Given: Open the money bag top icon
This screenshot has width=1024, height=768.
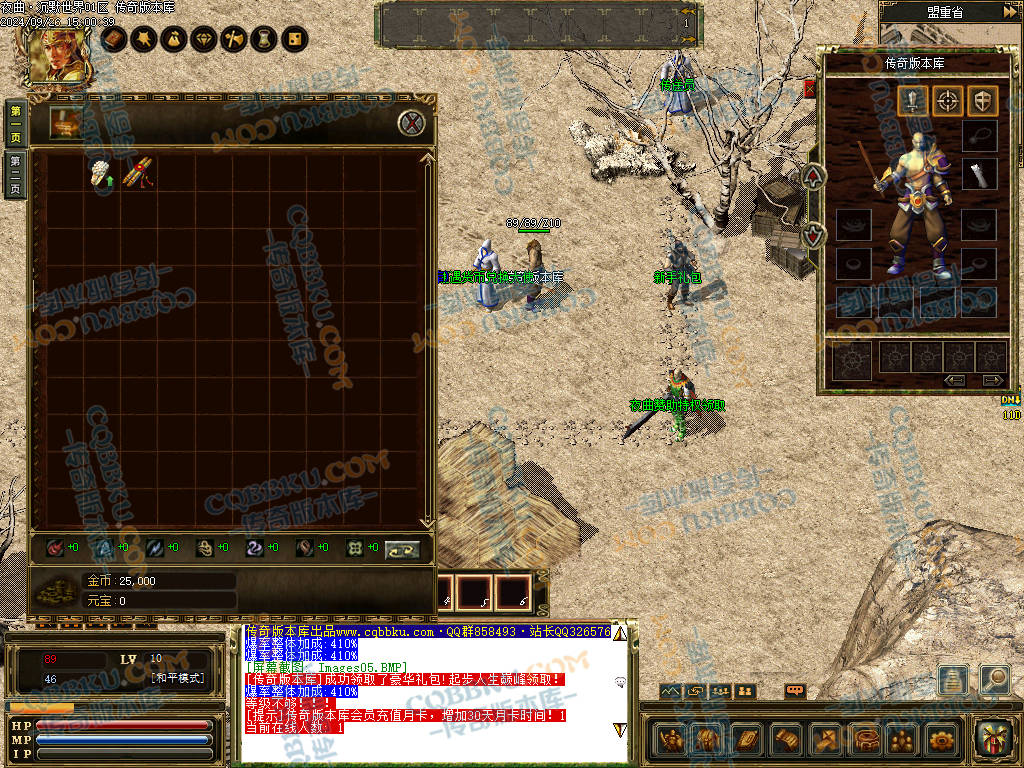Looking at the screenshot, I should click(x=174, y=39).
